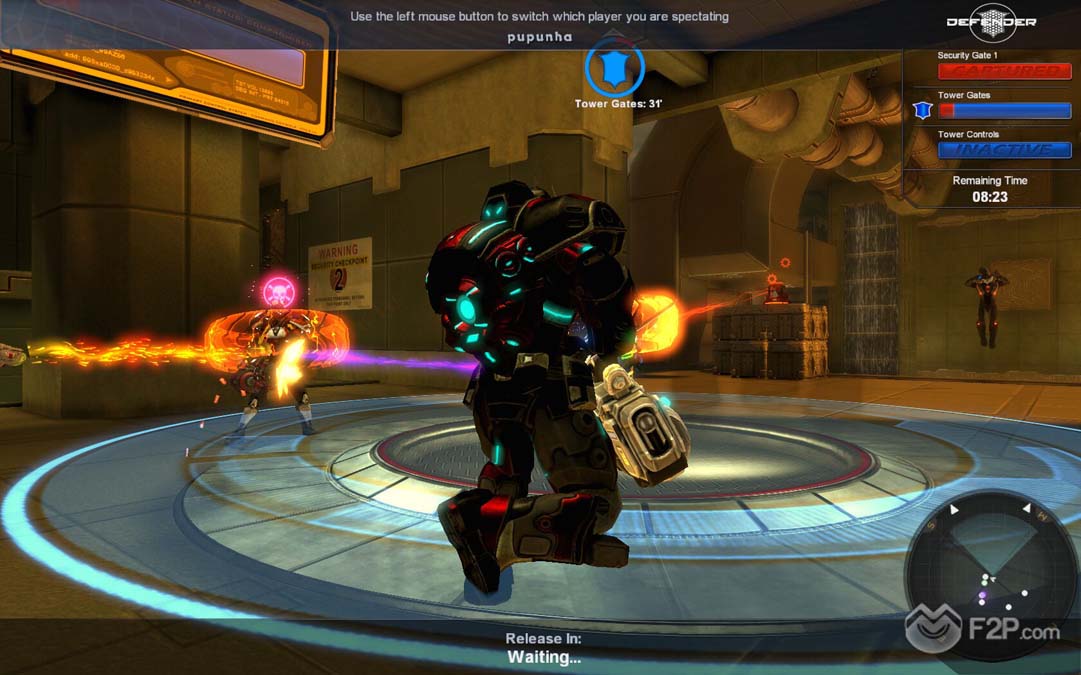Select the Tower Controls inactive objective bar
Screen dimensions: 1081x675
1004,150
